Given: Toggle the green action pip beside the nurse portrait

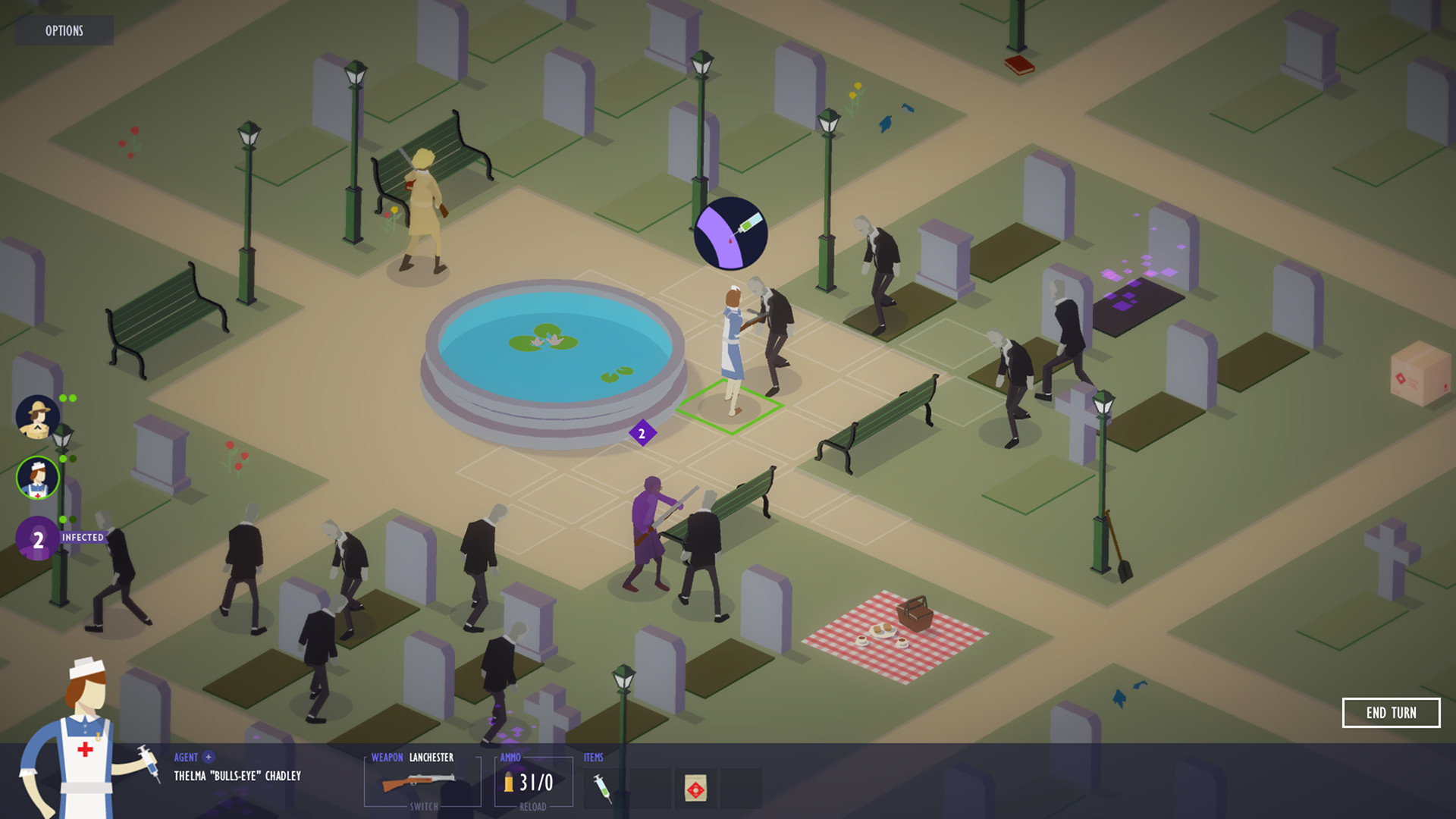Looking at the screenshot, I should tap(63, 458).
